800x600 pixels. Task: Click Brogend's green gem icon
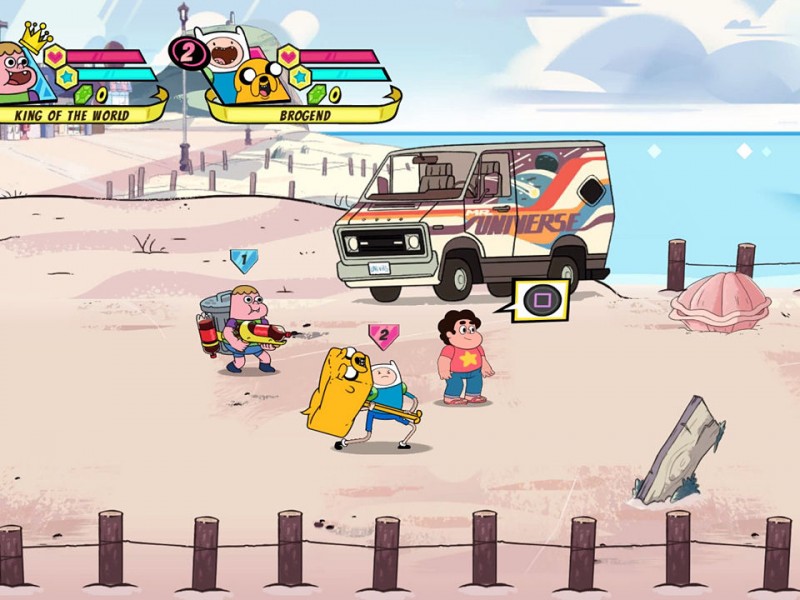click(316, 95)
